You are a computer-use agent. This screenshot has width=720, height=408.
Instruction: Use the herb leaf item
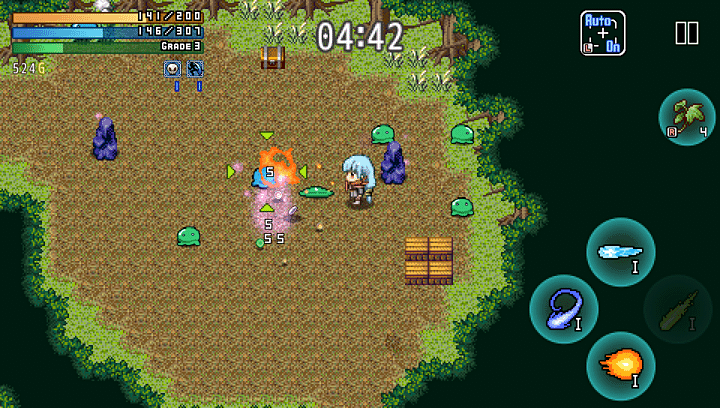687,117
